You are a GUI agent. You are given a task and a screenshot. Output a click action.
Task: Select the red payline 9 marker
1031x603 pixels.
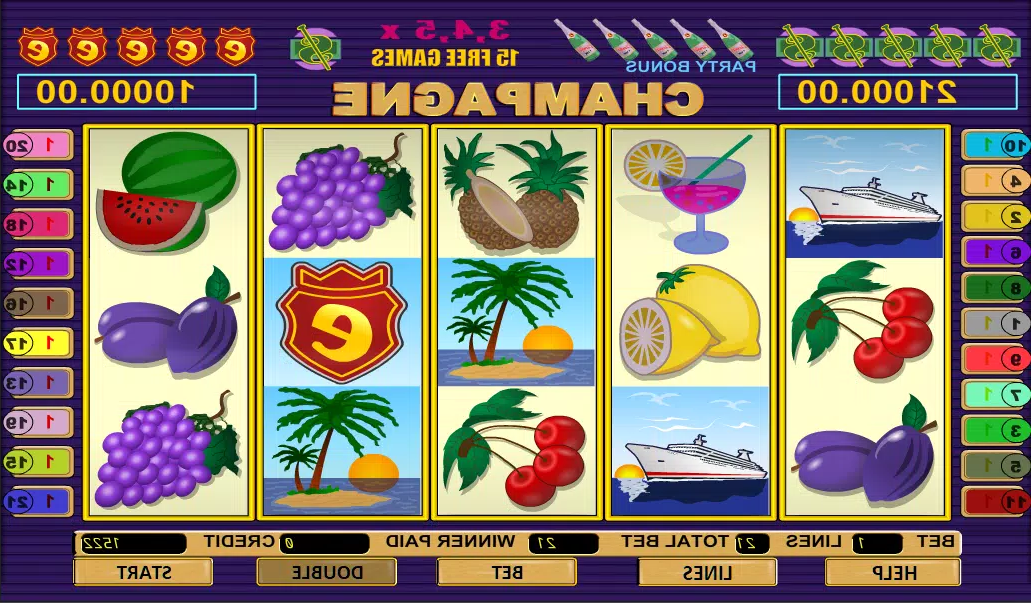point(993,358)
